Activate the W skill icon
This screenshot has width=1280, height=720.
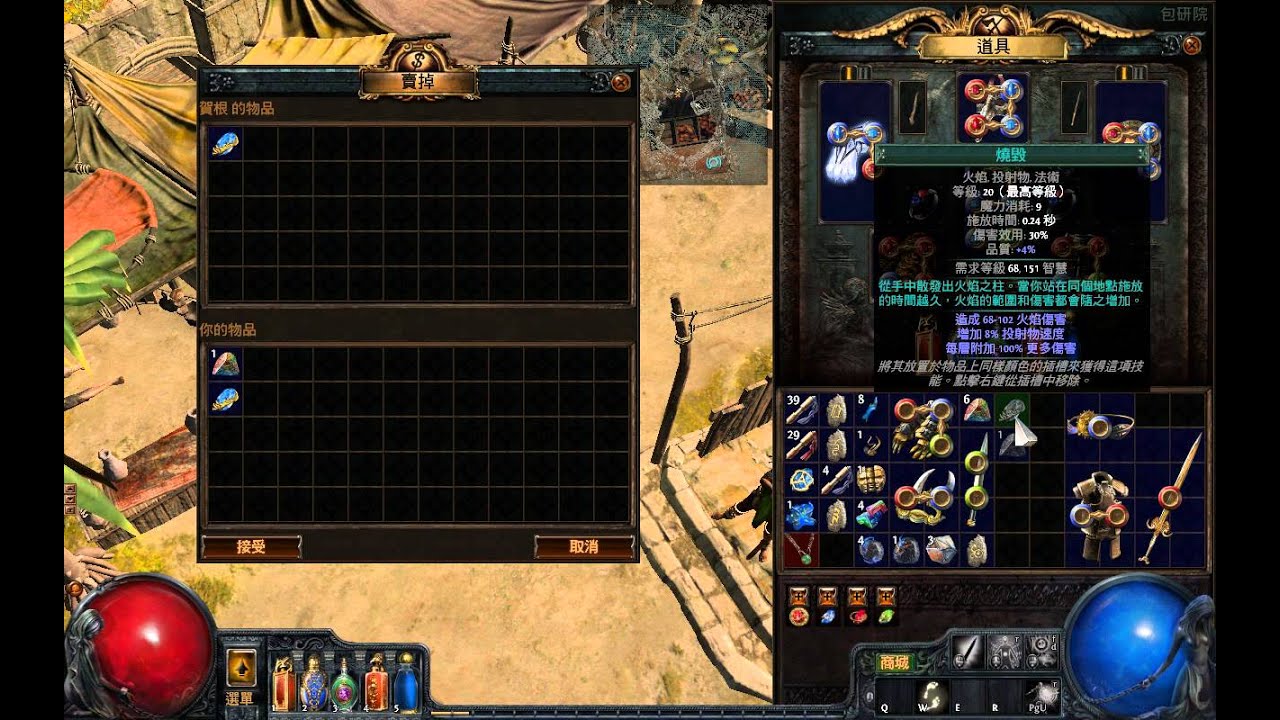pos(933,692)
